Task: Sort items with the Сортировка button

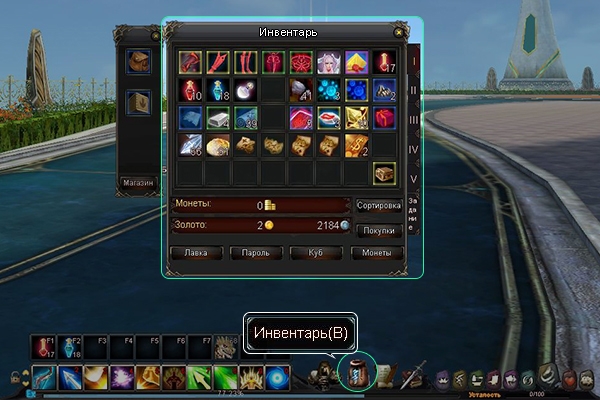Action: coord(379,205)
